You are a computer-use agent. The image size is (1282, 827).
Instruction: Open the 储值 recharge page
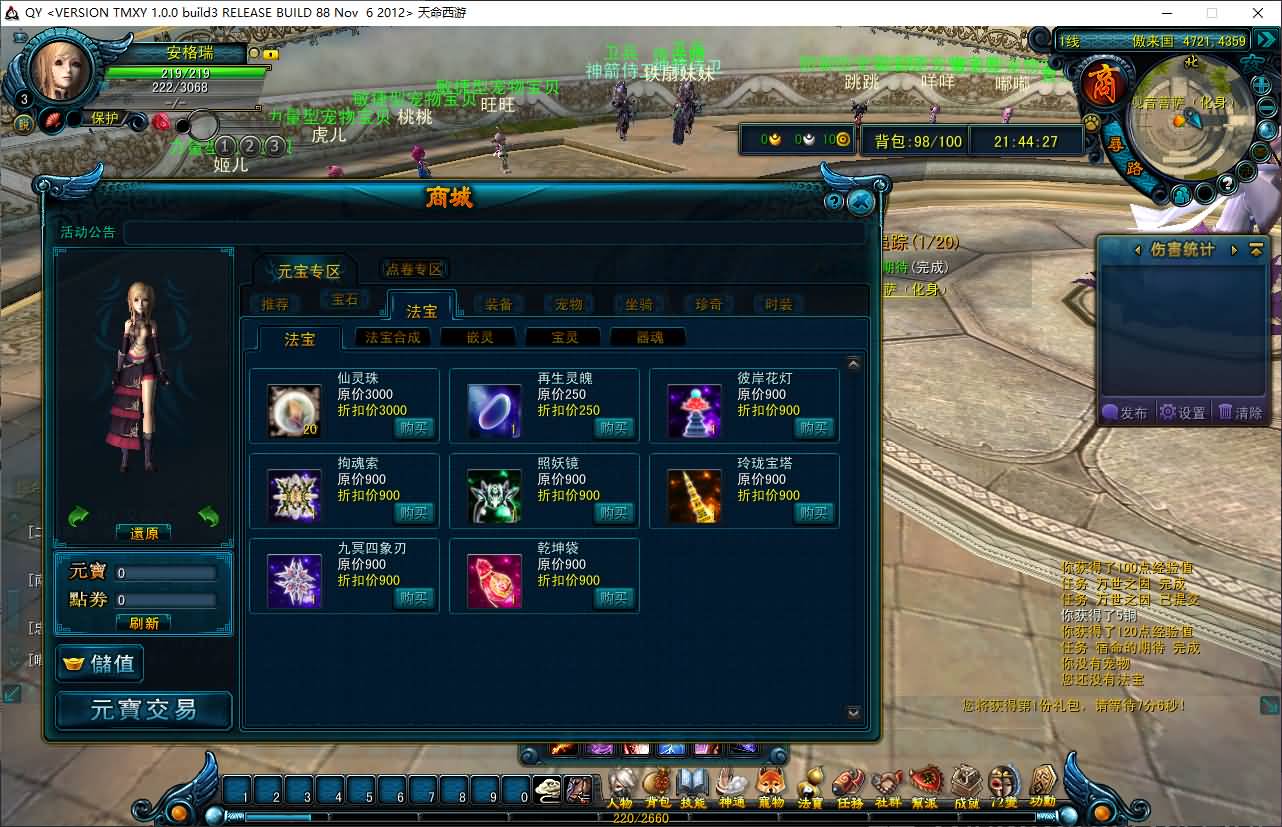click(x=101, y=663)
